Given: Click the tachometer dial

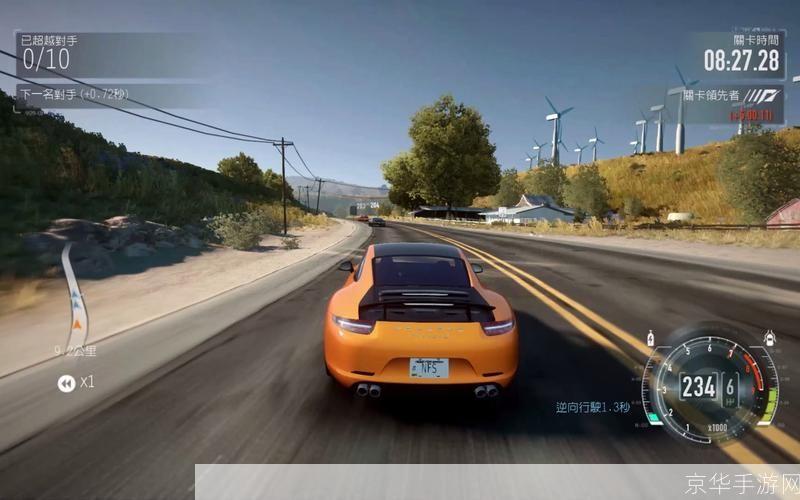Looking at the screenshot, I should coord(710,384).
